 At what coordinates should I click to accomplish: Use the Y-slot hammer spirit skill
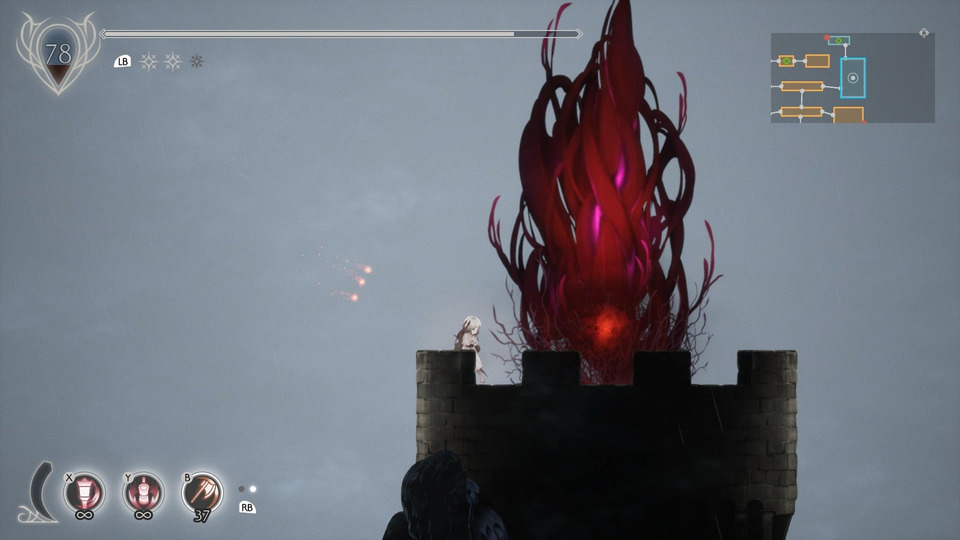tap(144, 492)
